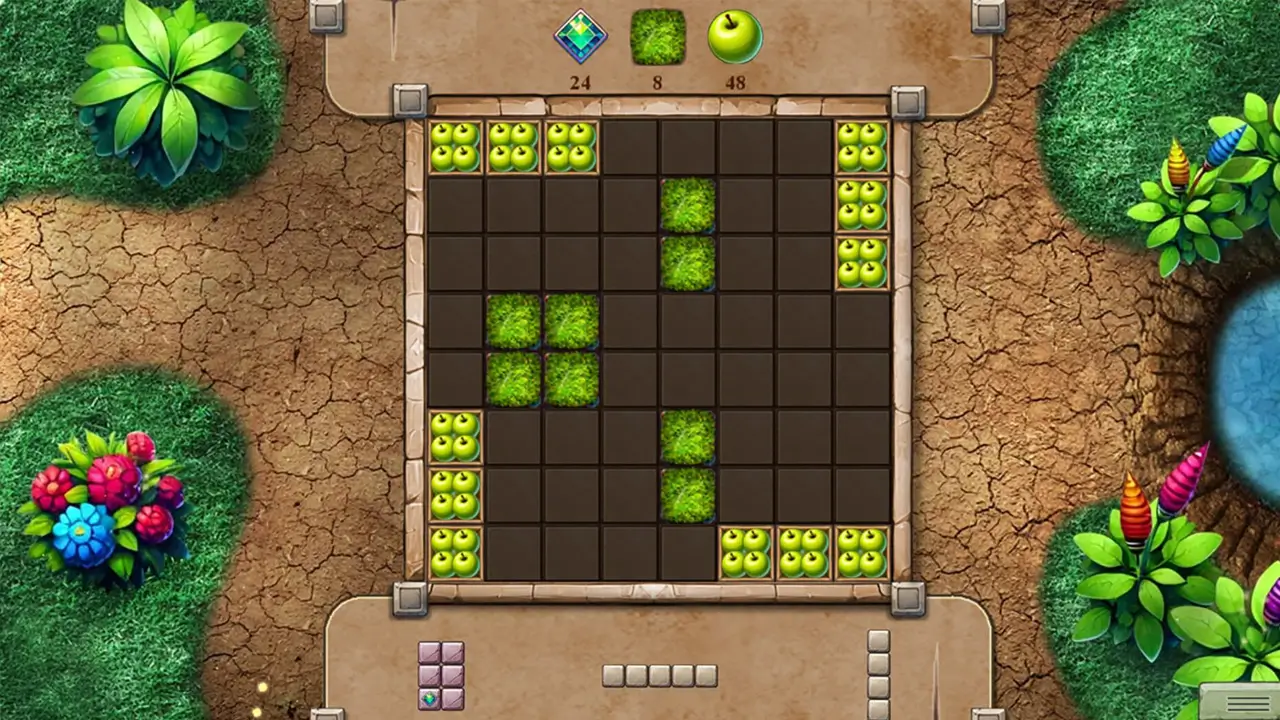Viewport: 1280px width, 720px height.
Task: Select the horizontal five-block piece
Action: pos(659,675)
